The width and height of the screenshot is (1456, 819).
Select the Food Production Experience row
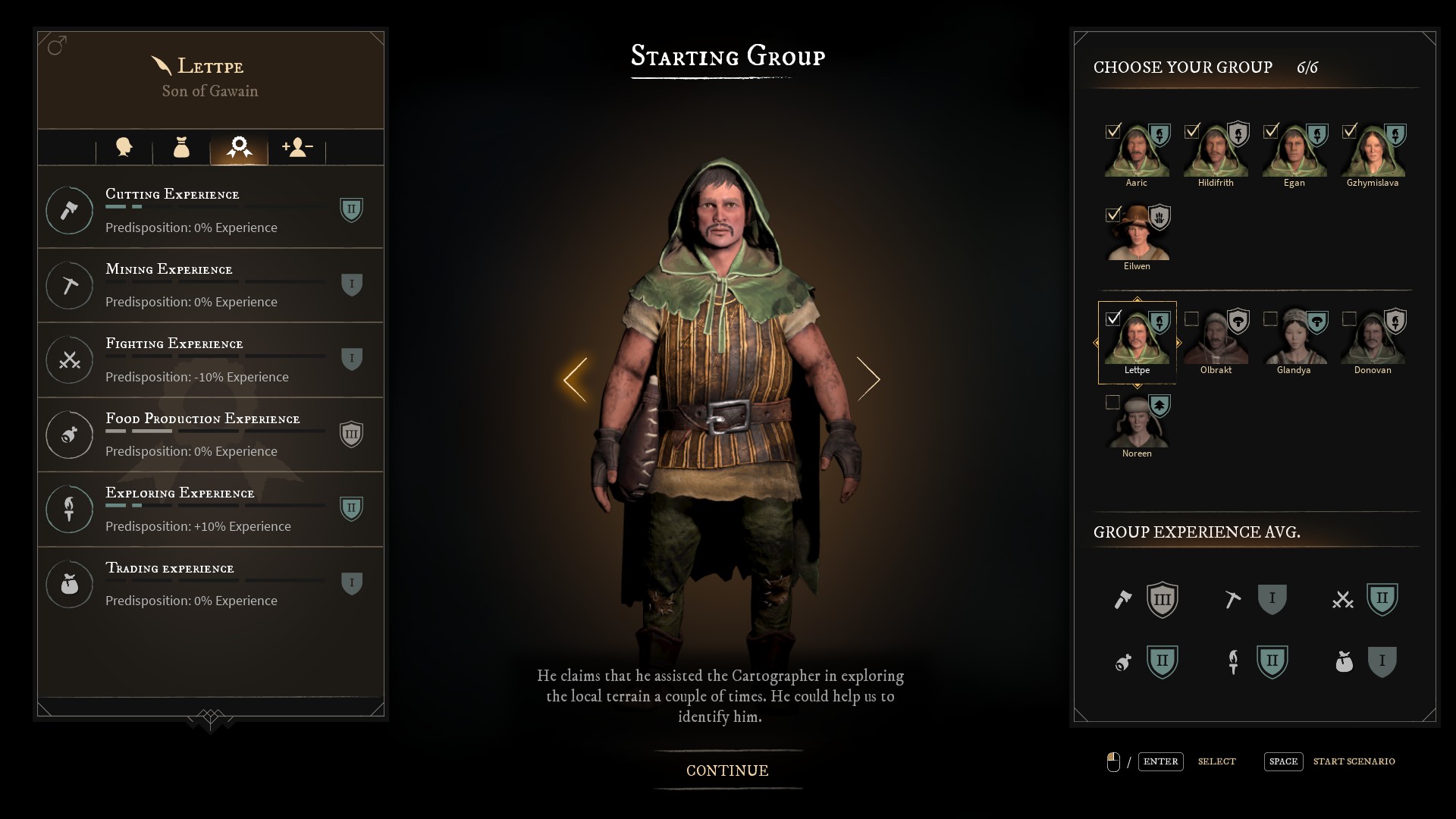pyautogui.click(x=211, y=435)
